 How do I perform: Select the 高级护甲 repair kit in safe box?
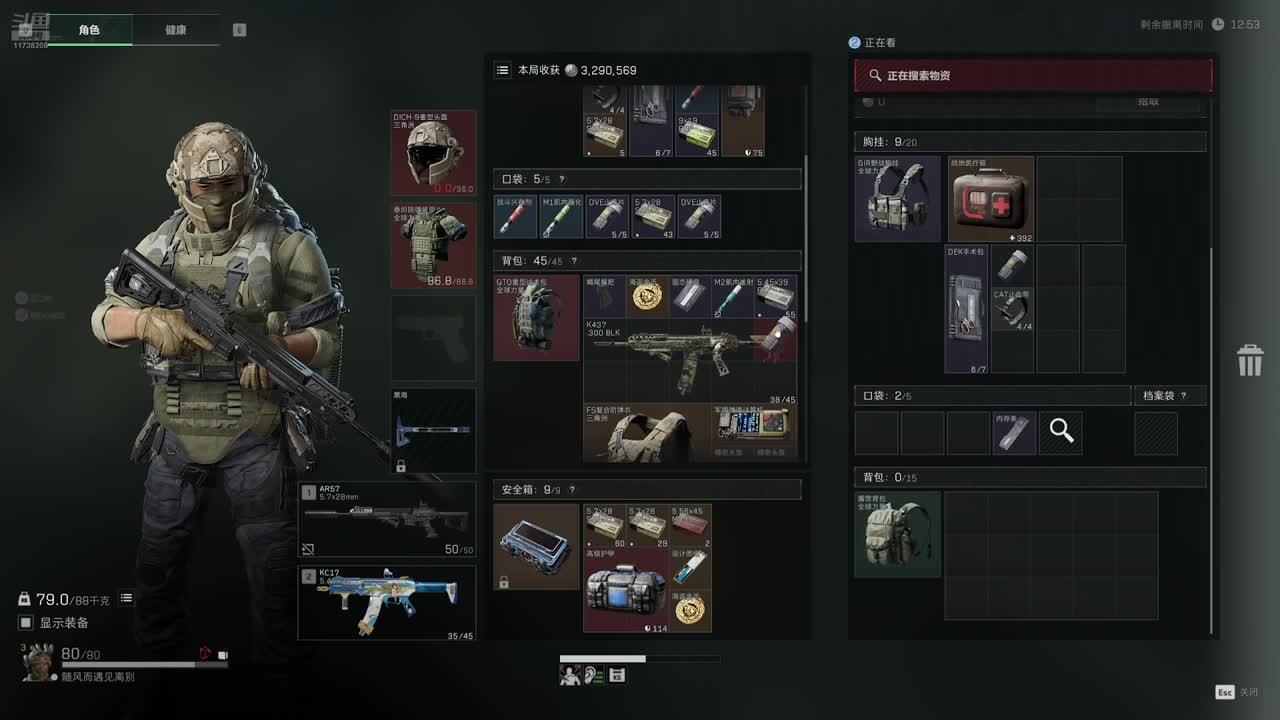click(625, 589)
